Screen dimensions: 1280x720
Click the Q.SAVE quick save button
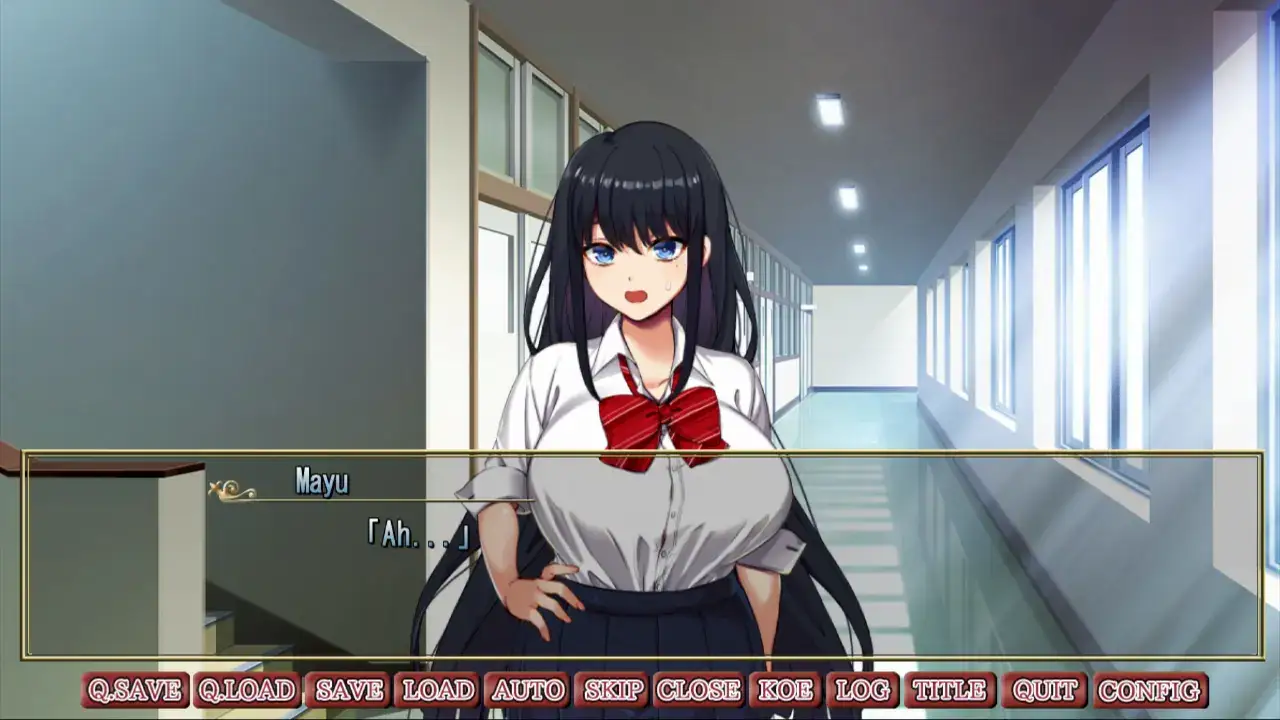pos(135,690)
